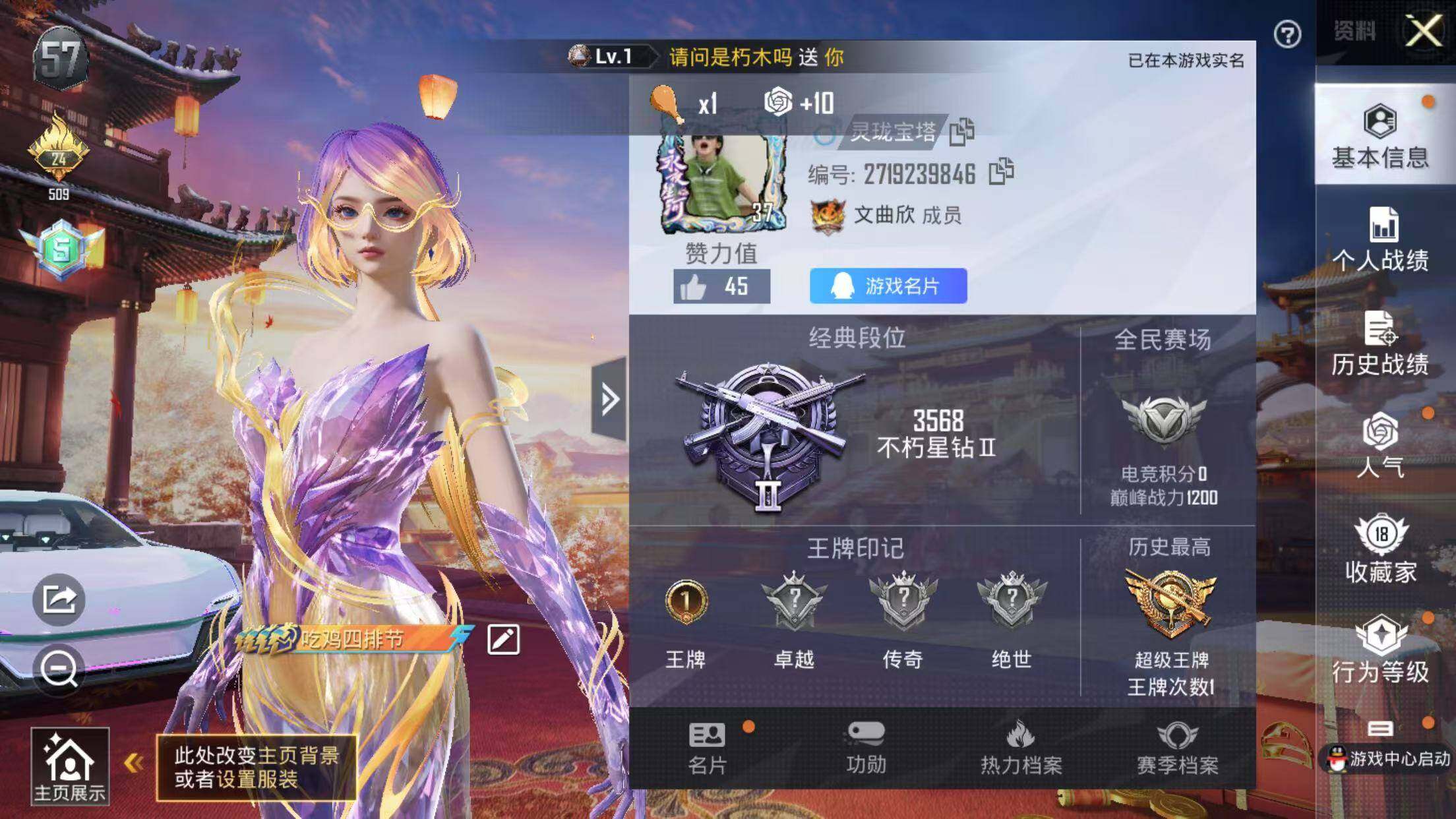Open the 个人战绩 tab
The width and height of the screenshot is (1456, 819).
point(1380,239)
